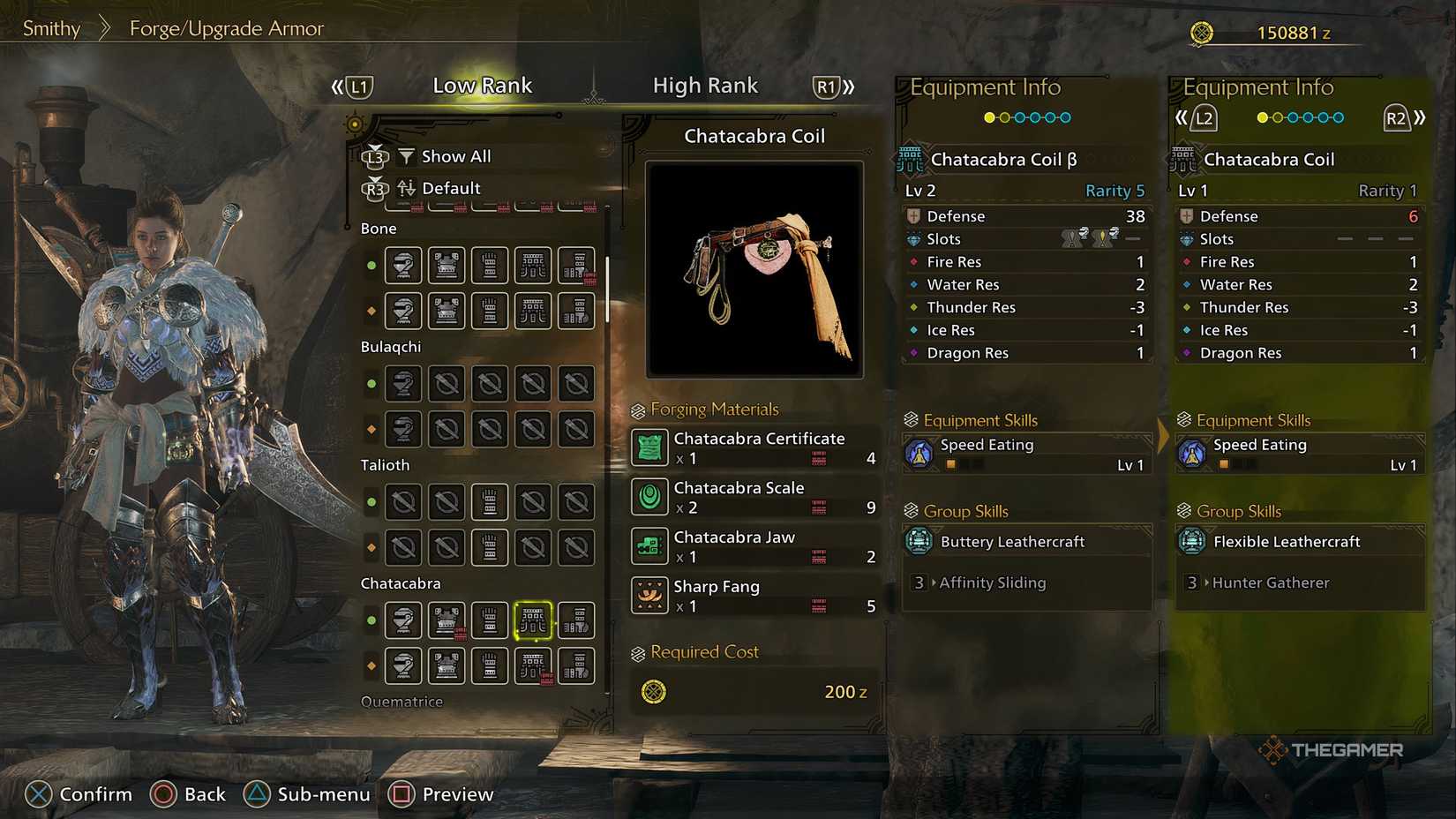Select the Affinity Sliding group bonus entry
Viewport: 1456px width, 819px height.
992,582
